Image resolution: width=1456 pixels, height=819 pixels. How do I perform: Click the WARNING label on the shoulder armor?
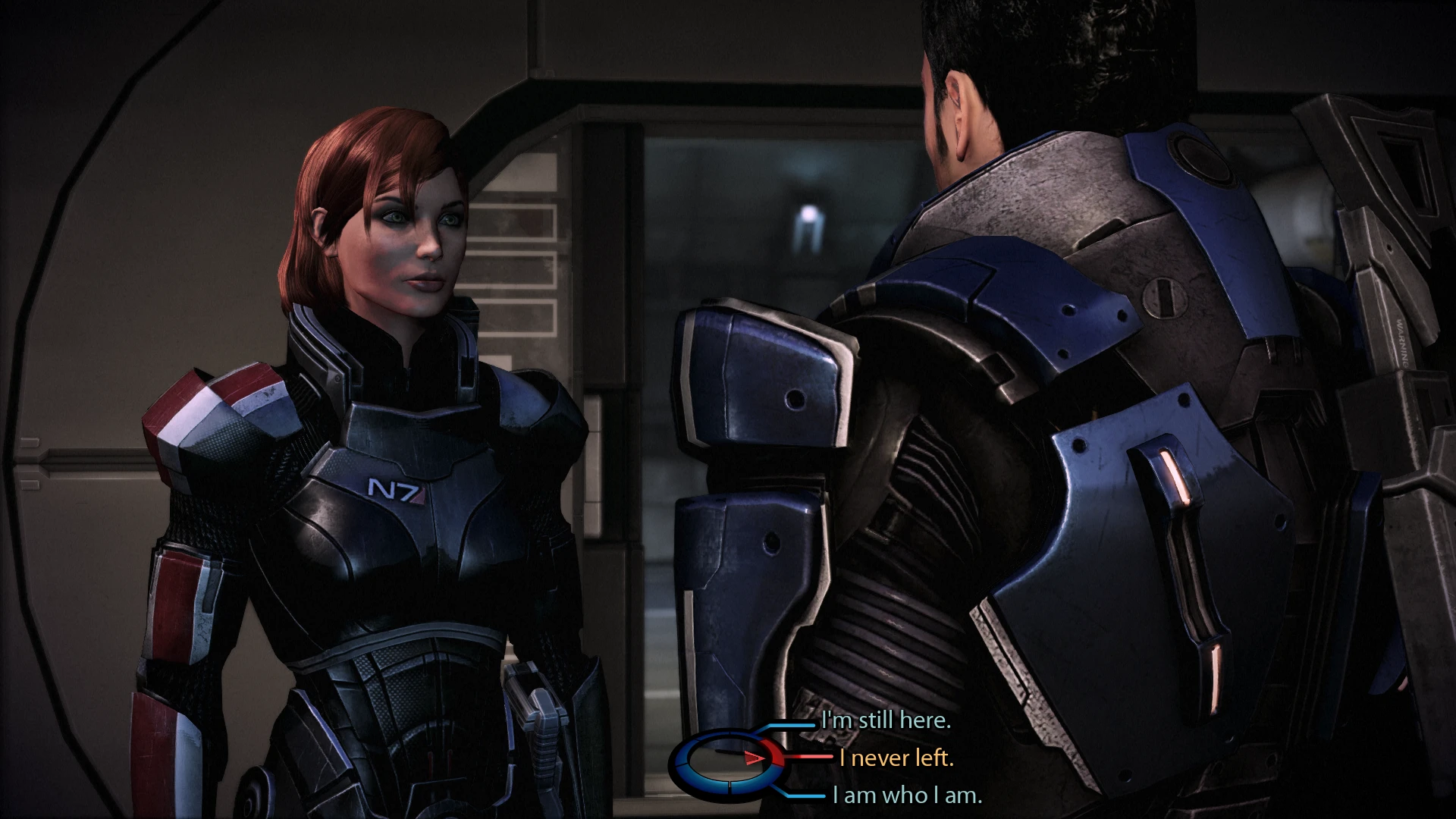pyautogui.click(x=1403, y=343)
